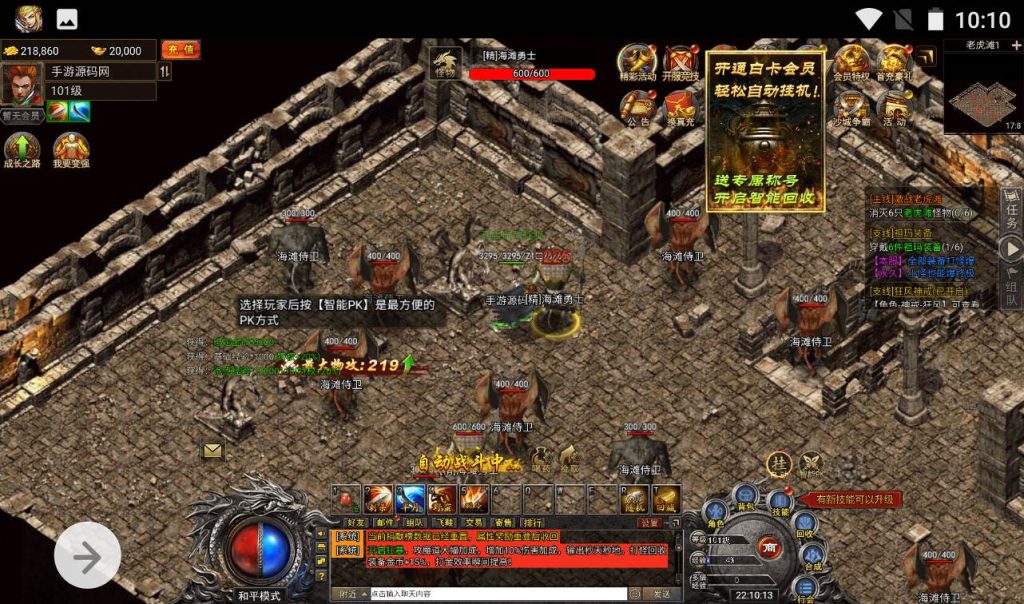Open the 精彩活动 events icon
1024x604 pixels.
[x=637, y=62]
